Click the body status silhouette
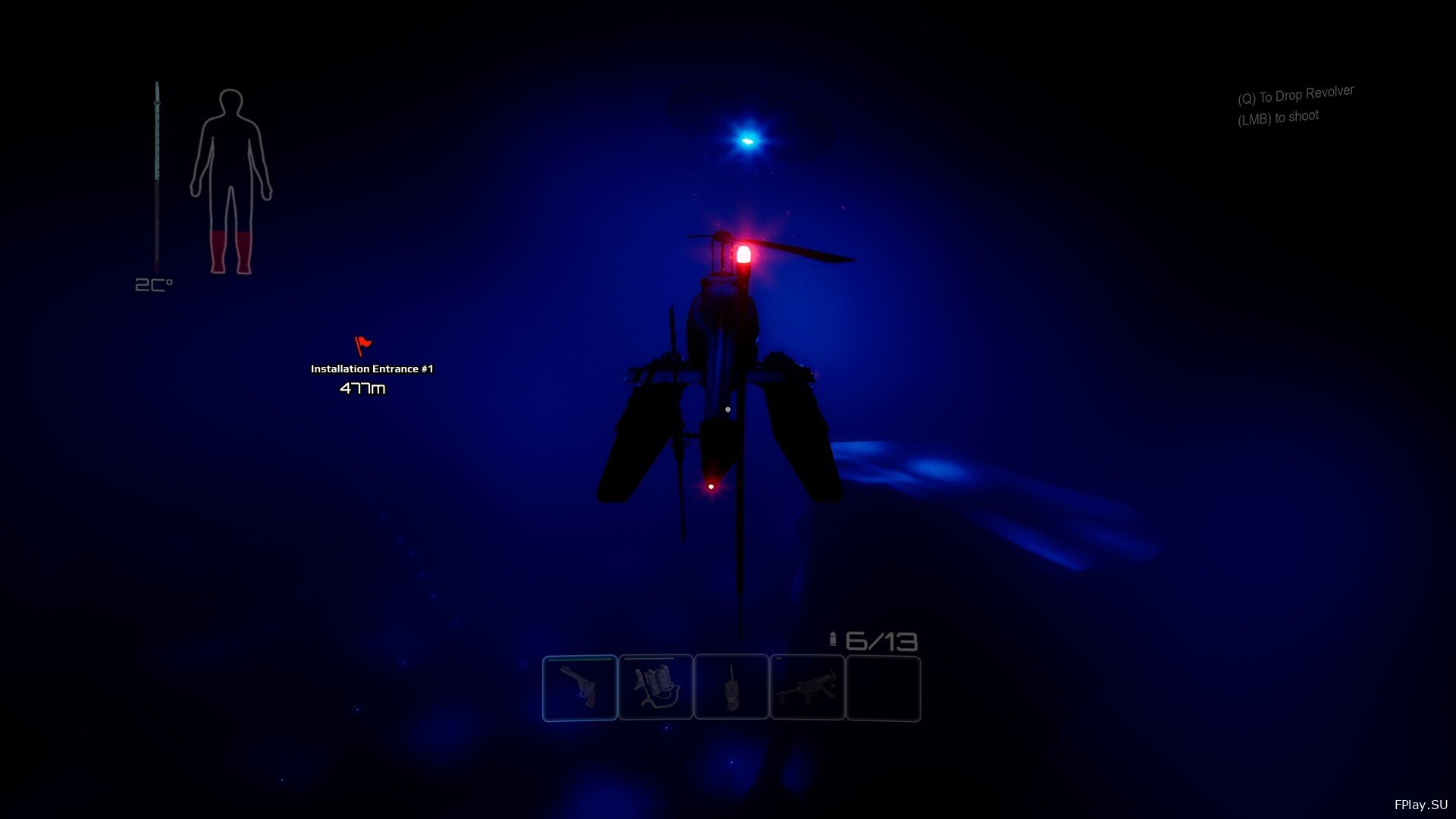This screenshot has width=1456, height=819. click(231, 182)
